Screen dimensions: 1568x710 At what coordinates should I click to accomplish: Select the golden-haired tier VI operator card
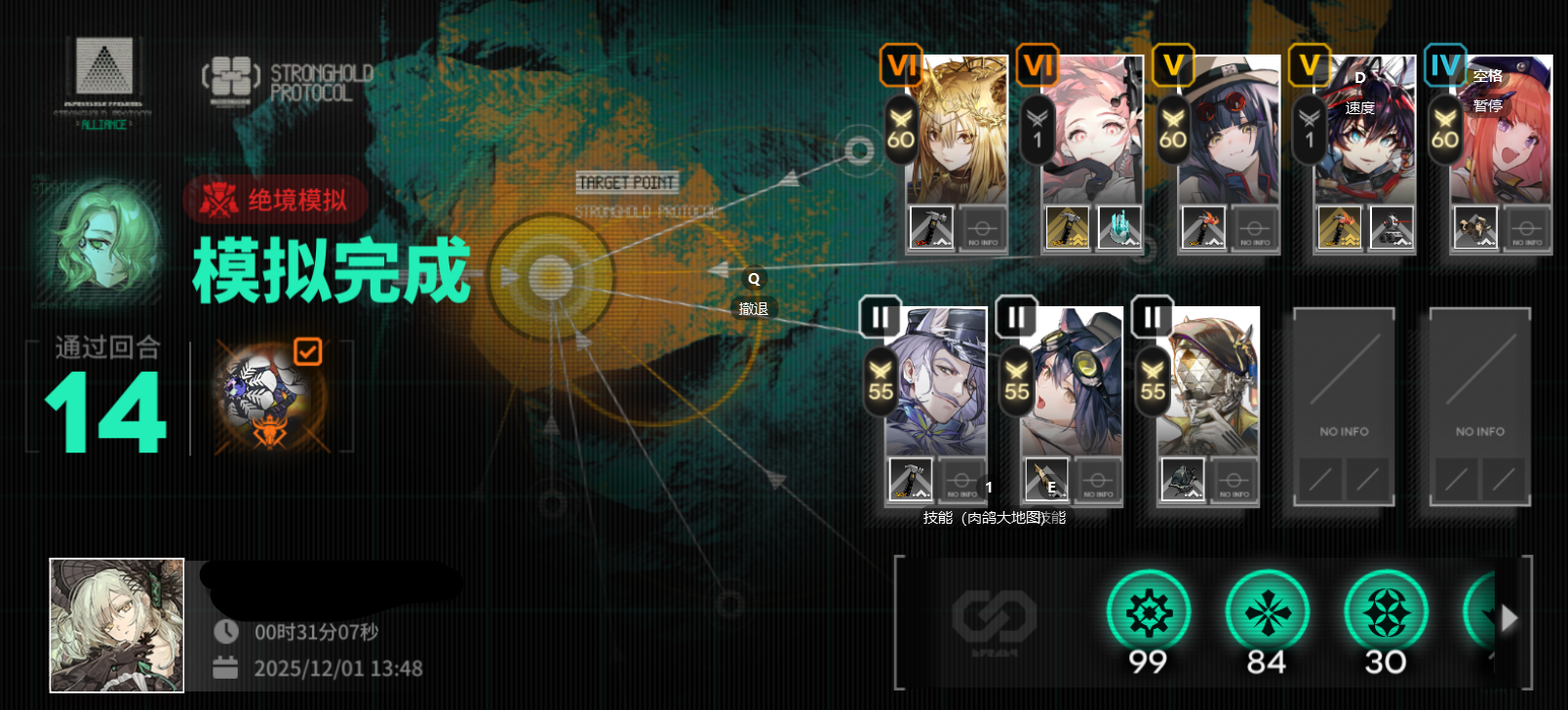(956, 132)
